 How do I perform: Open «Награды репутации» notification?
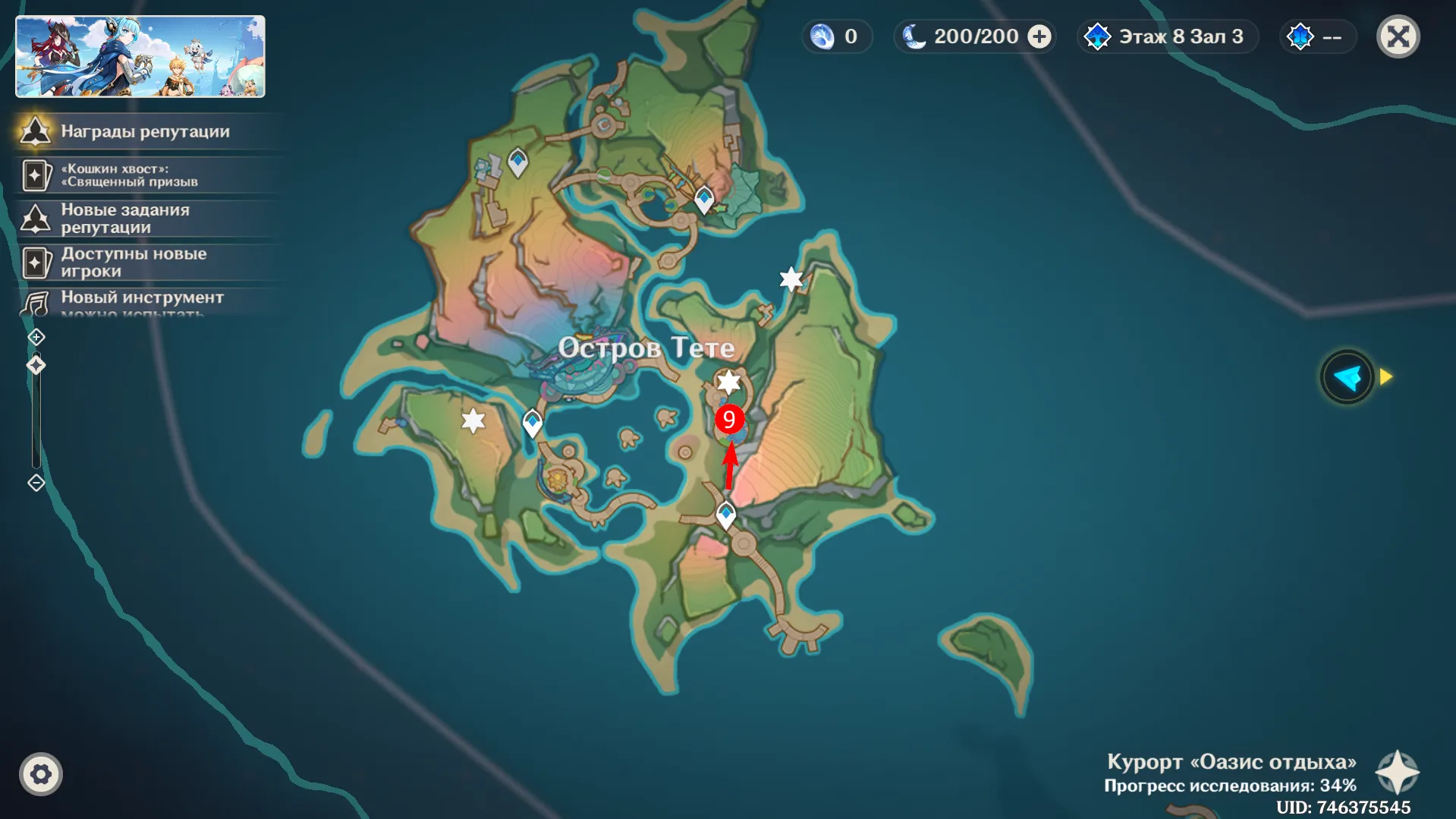[x=144, y=131]
